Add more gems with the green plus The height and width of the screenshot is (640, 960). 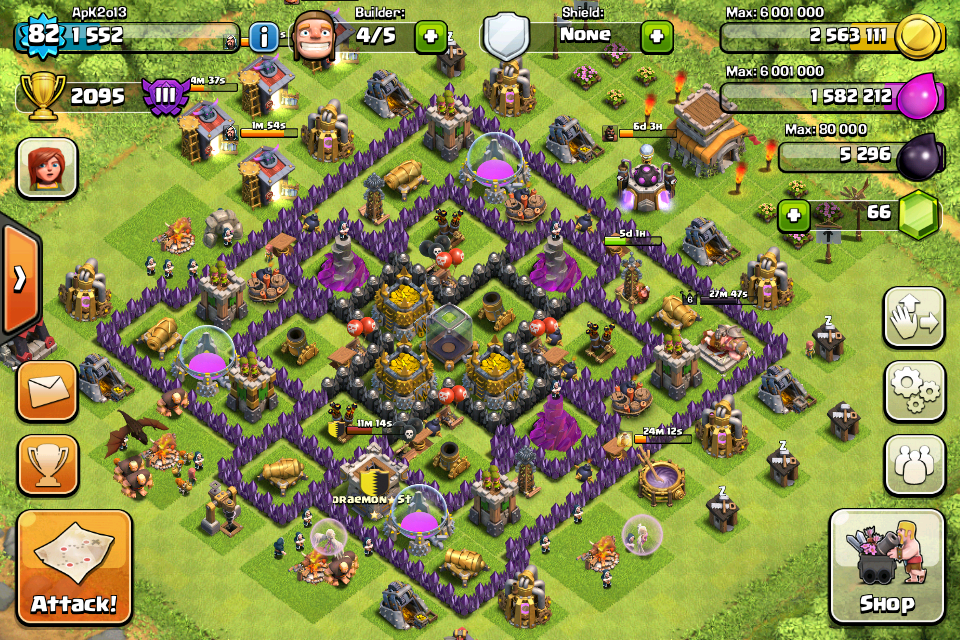coord(793,214)
